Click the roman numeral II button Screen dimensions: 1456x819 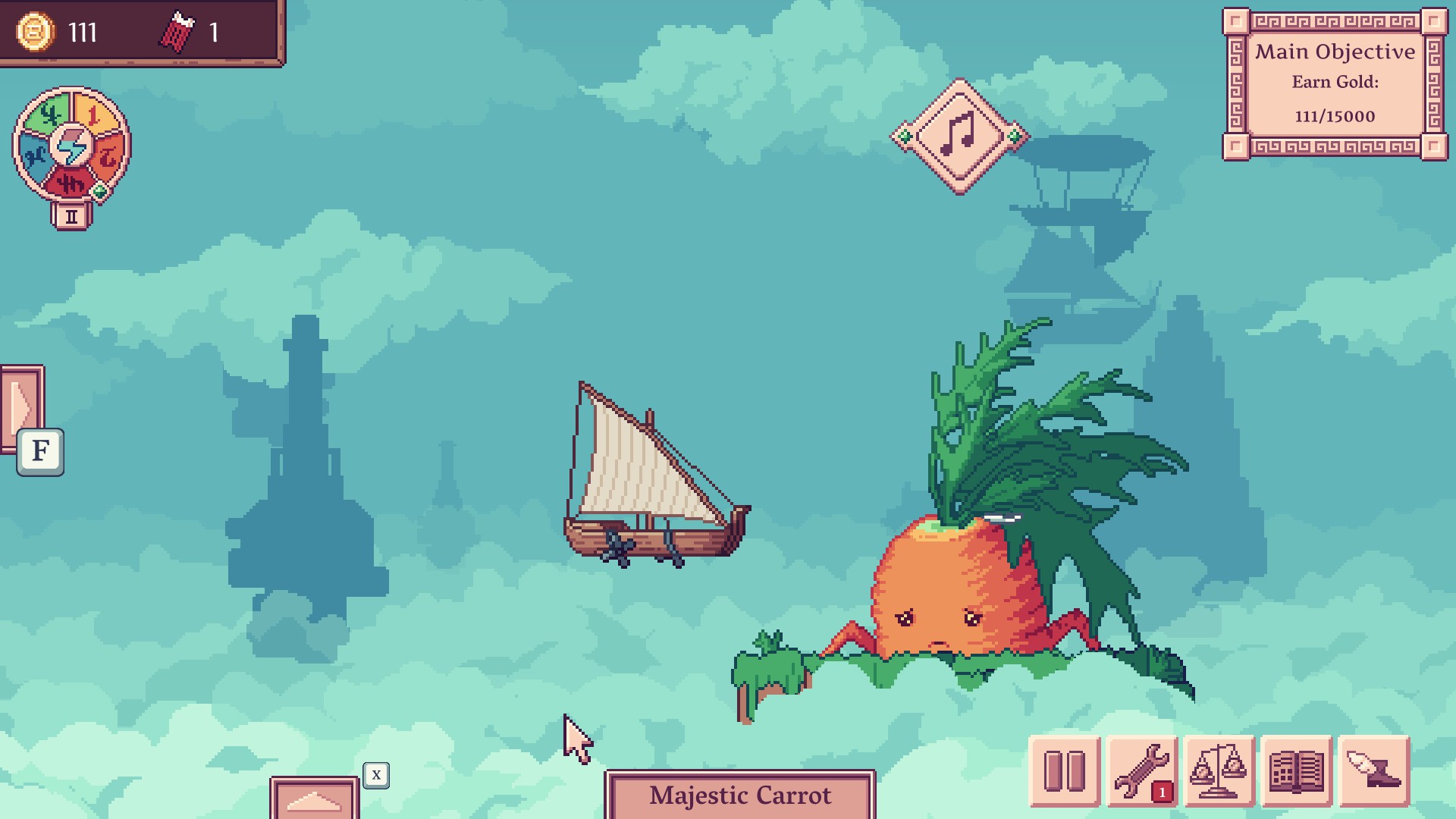click(x=71, y=217)
